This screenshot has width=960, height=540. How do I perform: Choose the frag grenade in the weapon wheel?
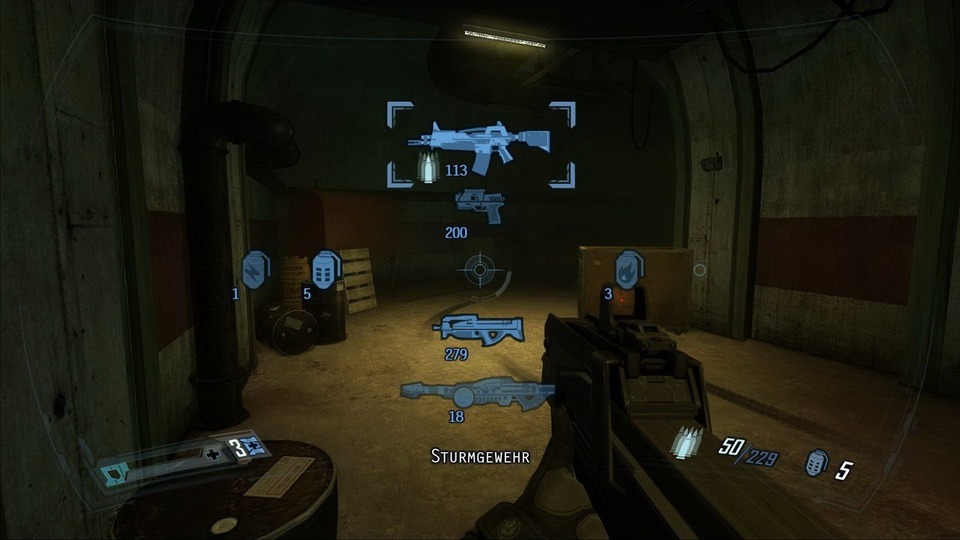click(x=326, y=269)
